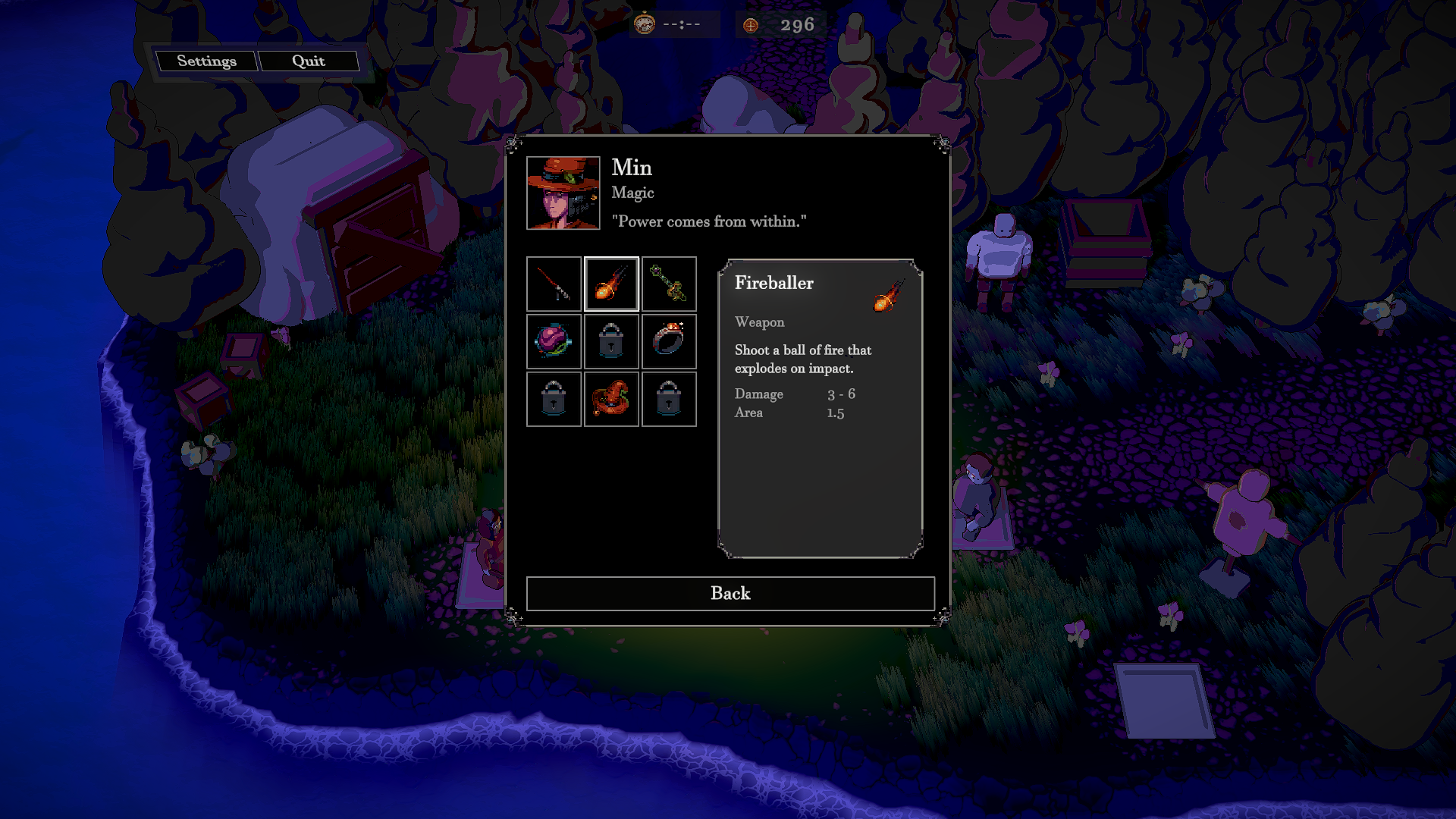Select the ring accessory item
The height and width of the screenshot is (819, 1456).
click(669, 341)
